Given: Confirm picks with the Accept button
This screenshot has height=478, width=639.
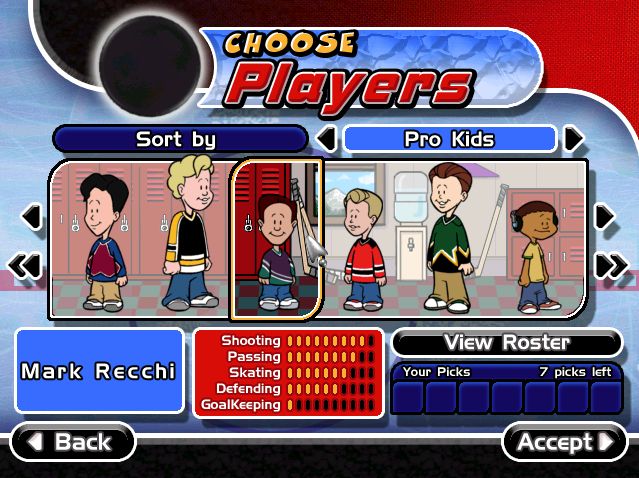Looking at the screenshot, I should [x=564, y=441].
